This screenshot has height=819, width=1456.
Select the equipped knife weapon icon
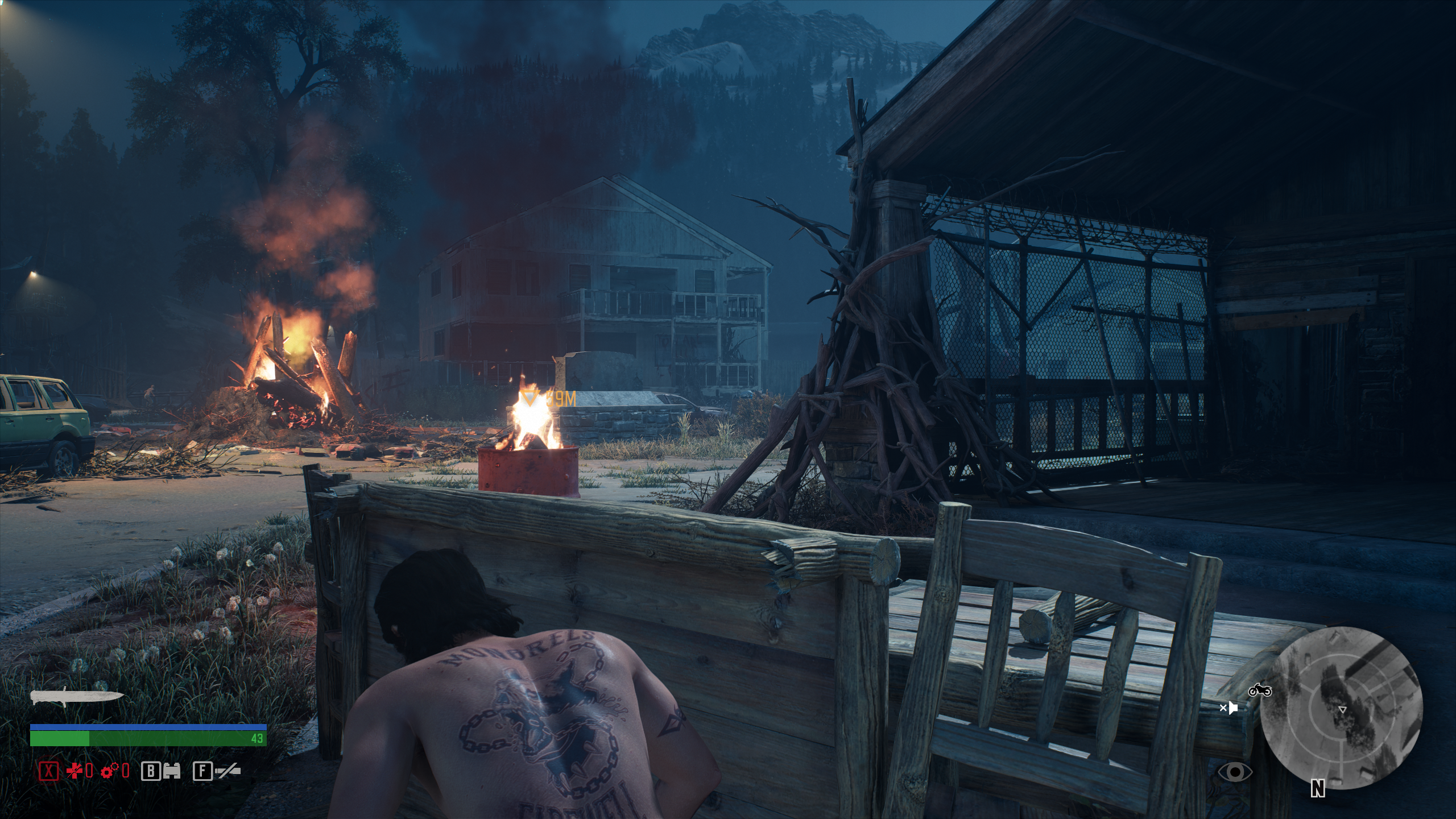[x=77, y=697]
